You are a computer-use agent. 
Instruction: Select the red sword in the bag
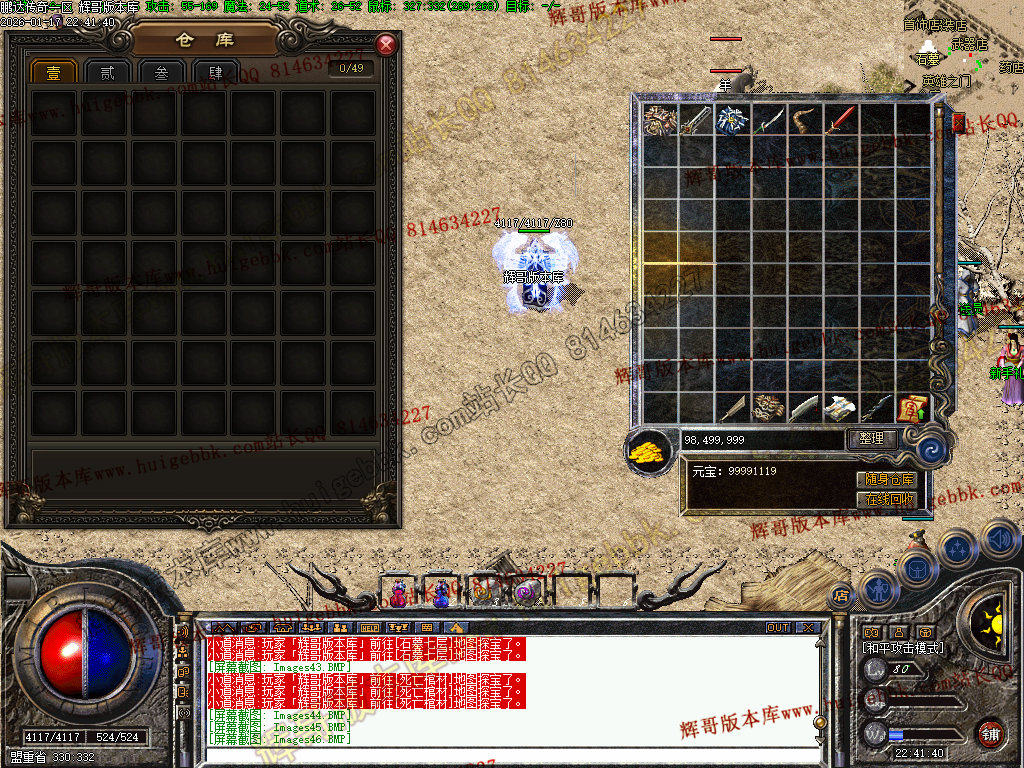tap(840, 120)
